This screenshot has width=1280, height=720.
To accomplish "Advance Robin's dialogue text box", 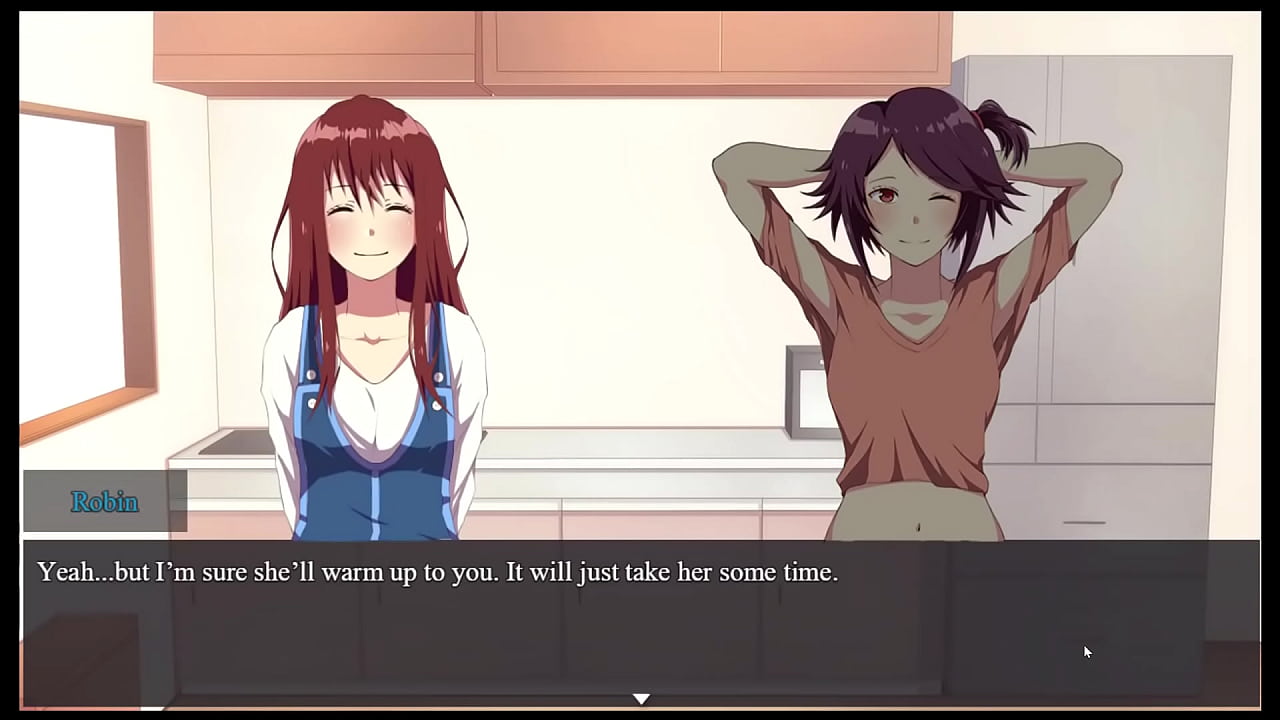I will (640, 620).
